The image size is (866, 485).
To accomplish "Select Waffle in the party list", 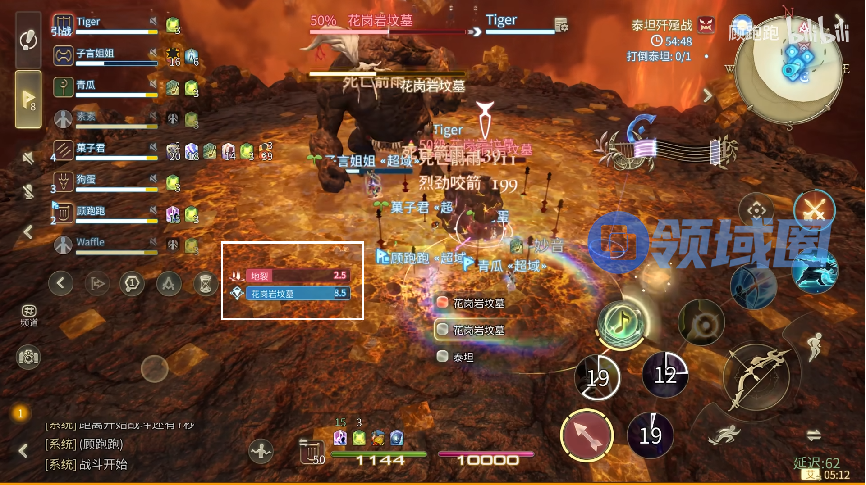I will 100,243.
